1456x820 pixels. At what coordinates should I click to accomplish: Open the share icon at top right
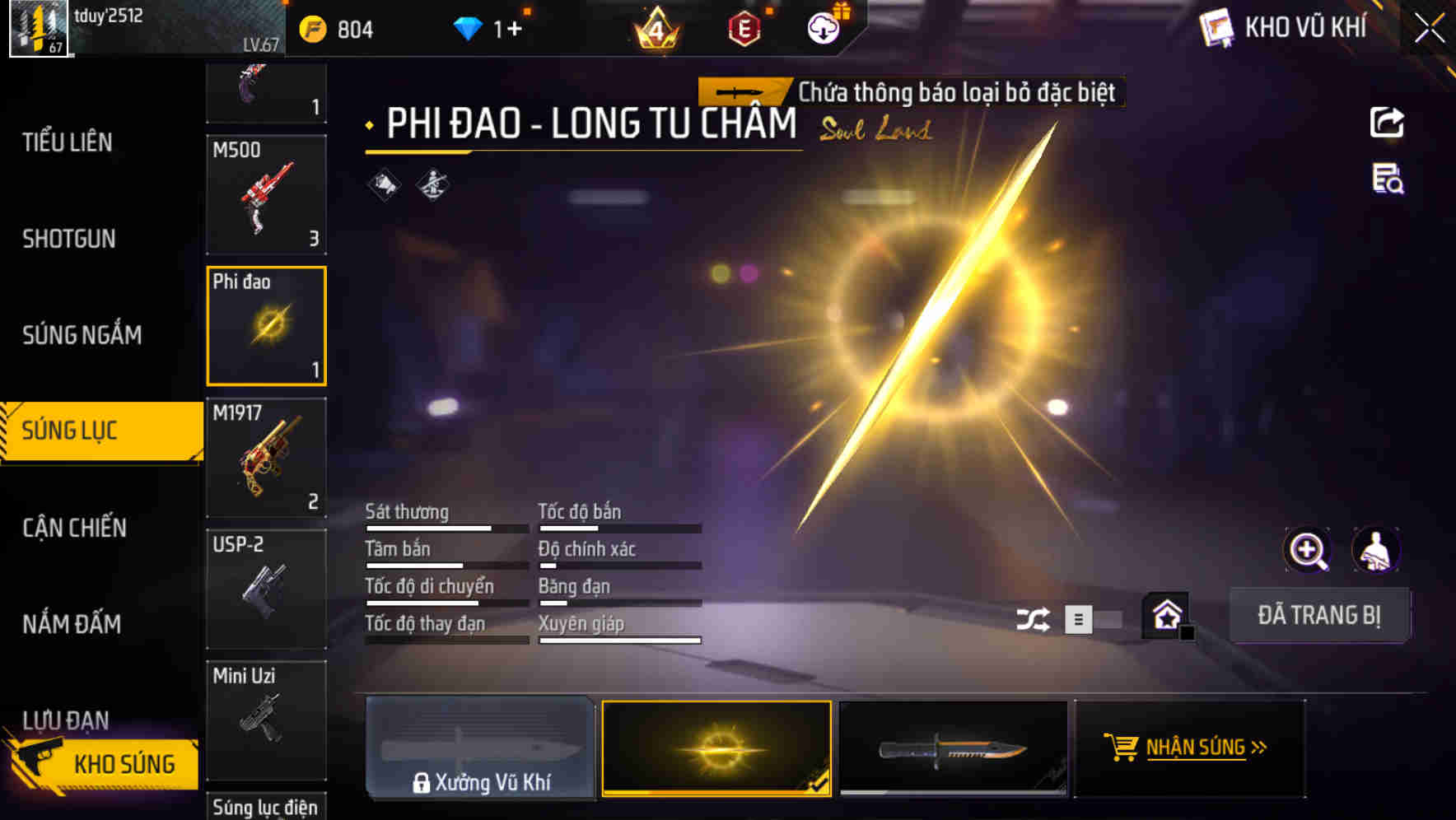(1388, 122)
